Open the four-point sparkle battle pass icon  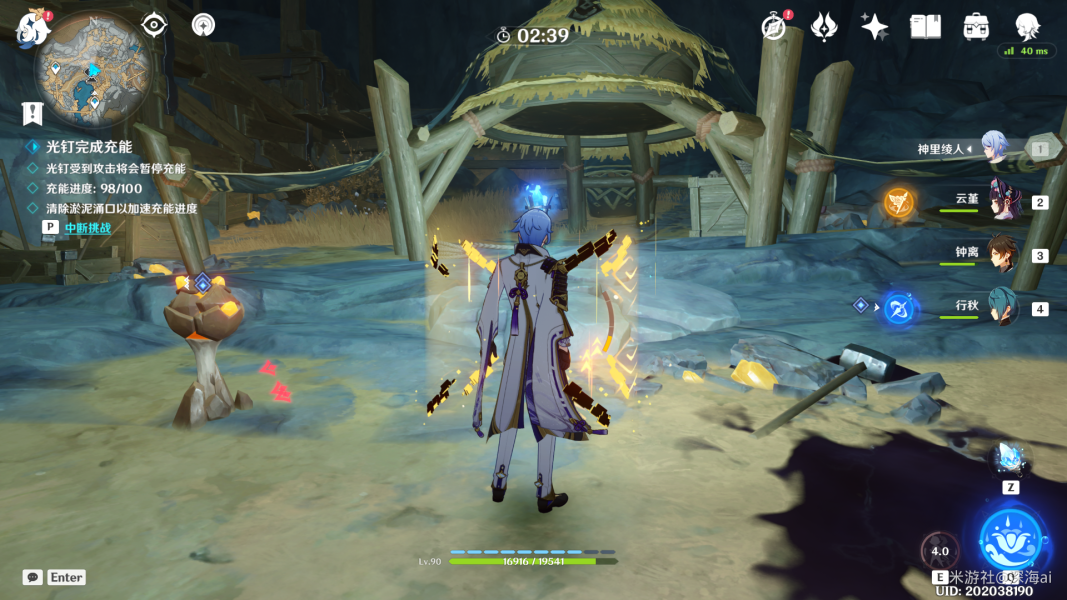(x=875, y=27)
